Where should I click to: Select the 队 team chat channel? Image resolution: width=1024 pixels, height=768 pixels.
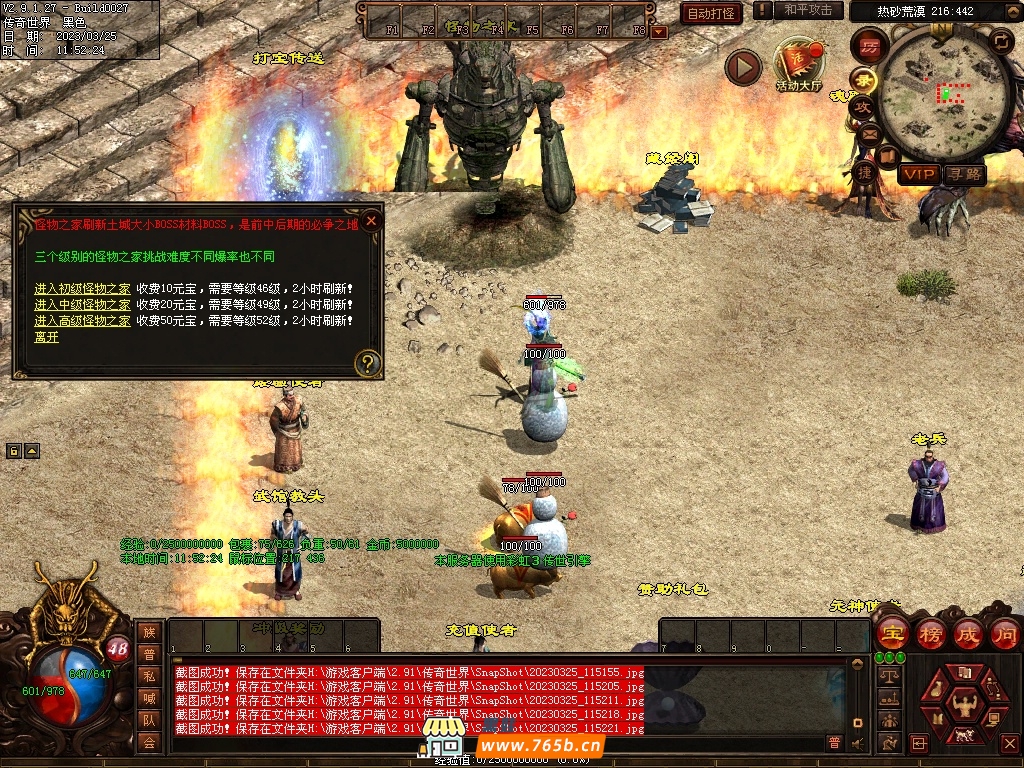[x=149, y=719]
